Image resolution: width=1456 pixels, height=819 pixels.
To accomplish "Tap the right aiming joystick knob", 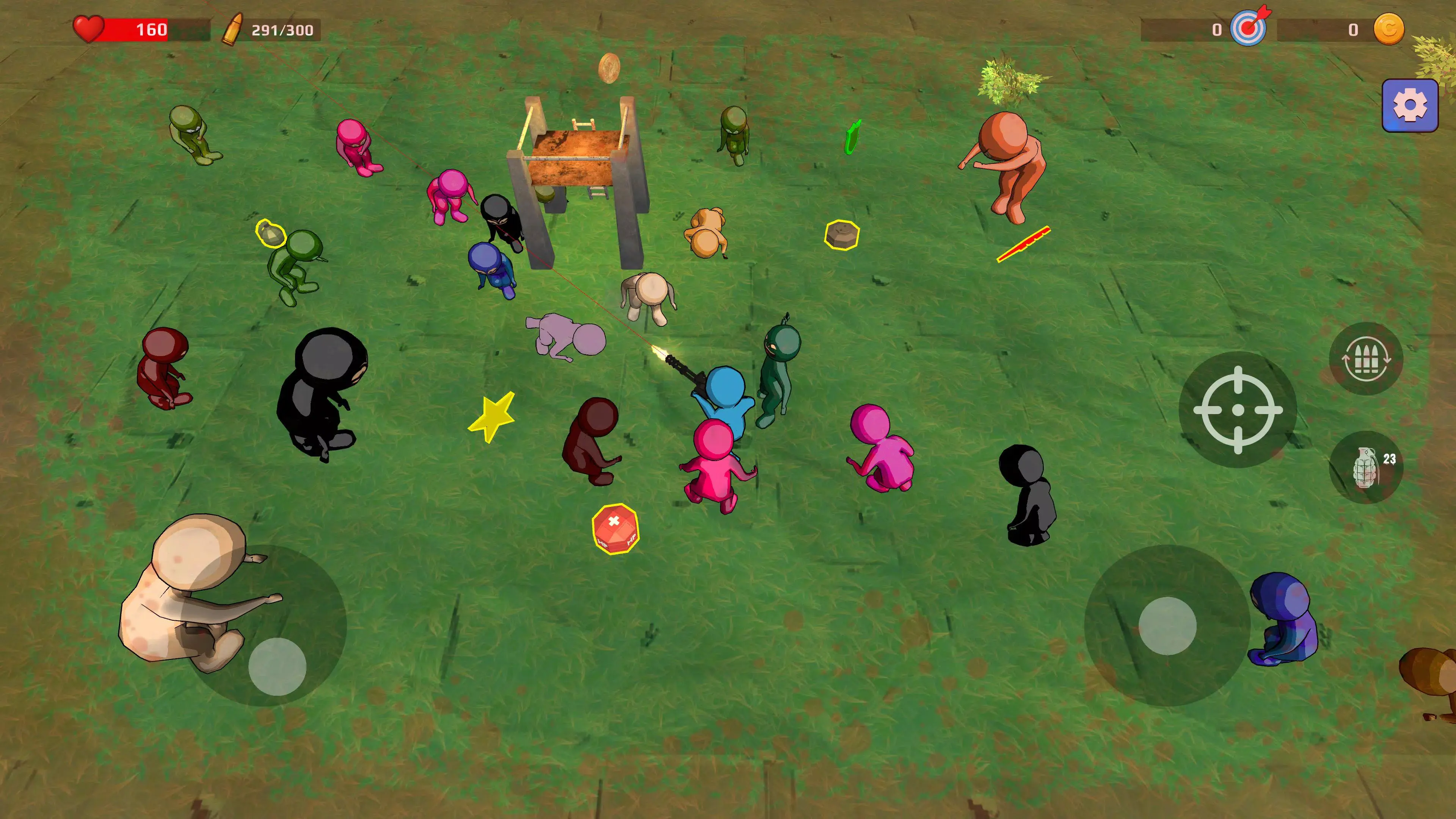I will coord(1167,625).
